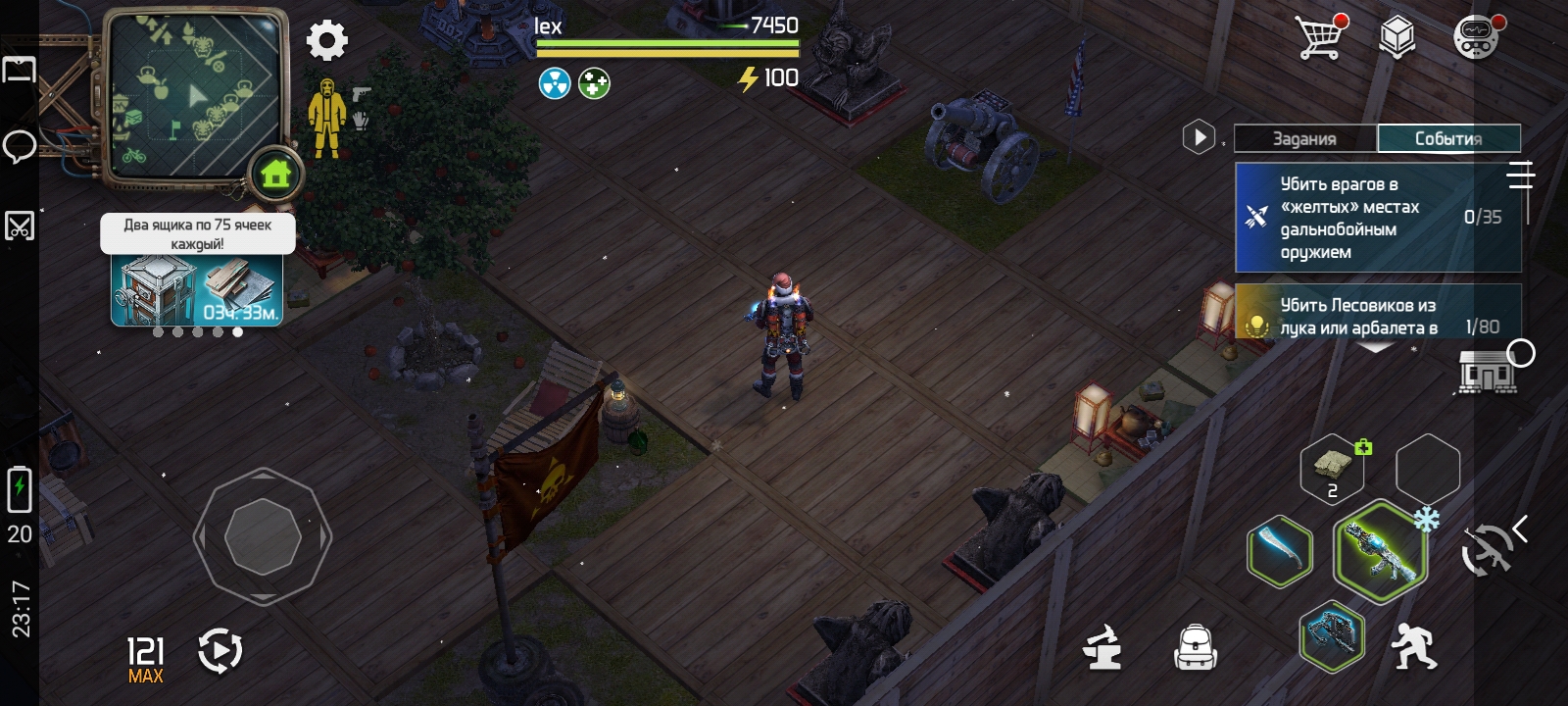Viewport: 1568px width, 706px height.
Task: Toggle the sneak running-man button
Action: (x=1412, y=646)
